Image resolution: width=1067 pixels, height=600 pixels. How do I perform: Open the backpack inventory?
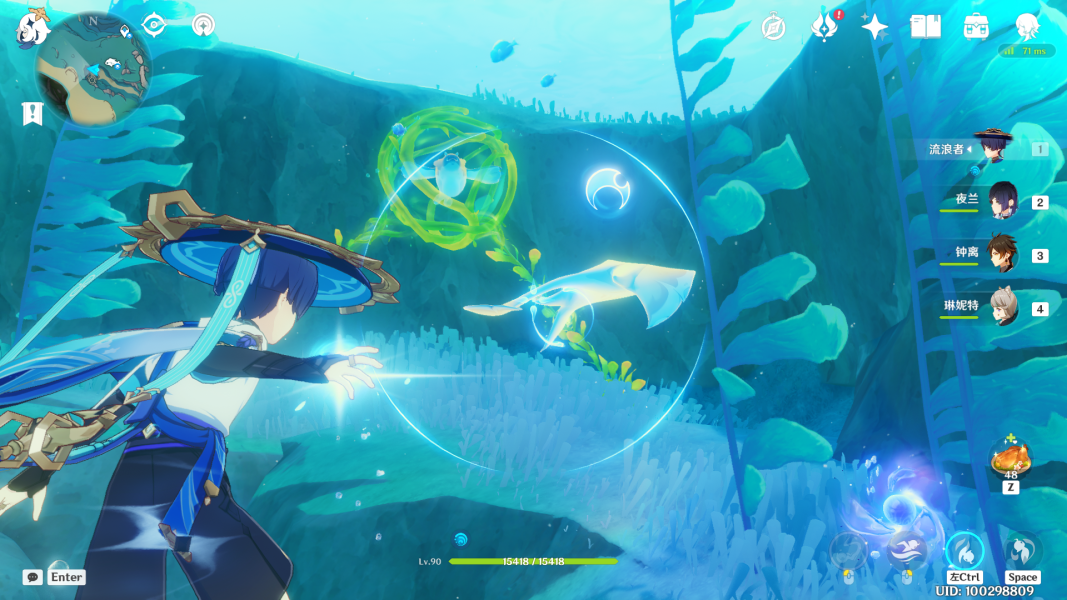[976, 27]
